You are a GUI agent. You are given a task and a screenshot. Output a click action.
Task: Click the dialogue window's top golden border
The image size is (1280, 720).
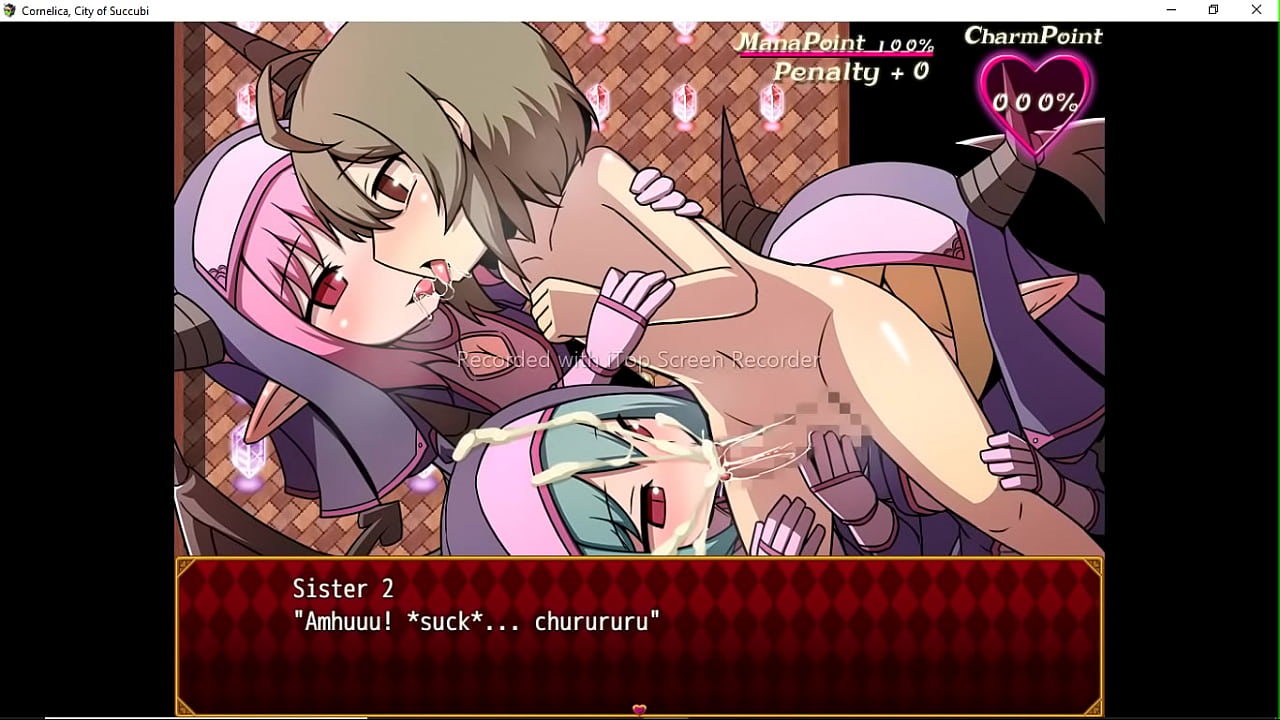coord(640,563)
